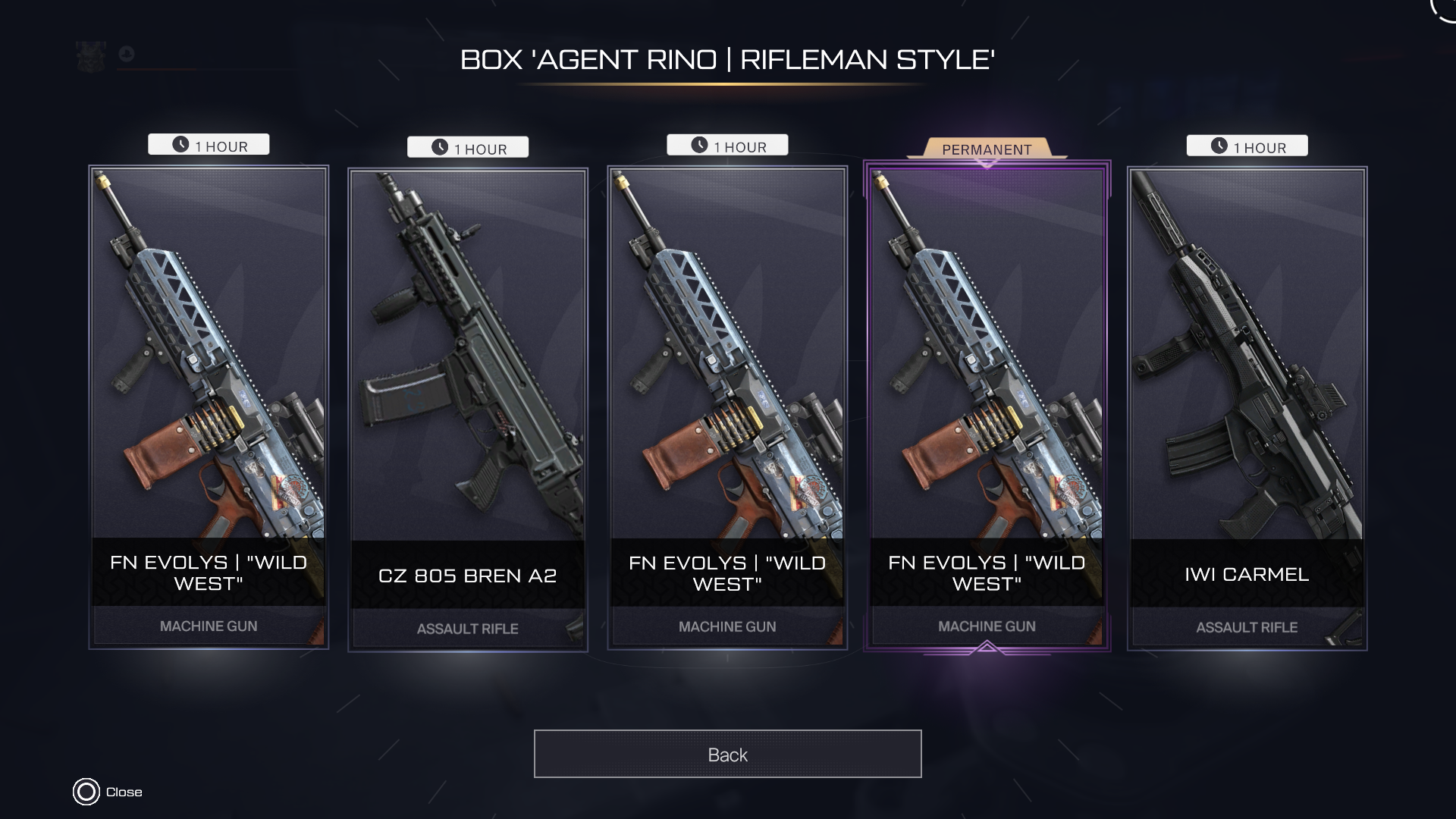1456x819 pixels.
Task: Choose the IWI Carmel assault rifle card
Action: tap(1247, 409)
